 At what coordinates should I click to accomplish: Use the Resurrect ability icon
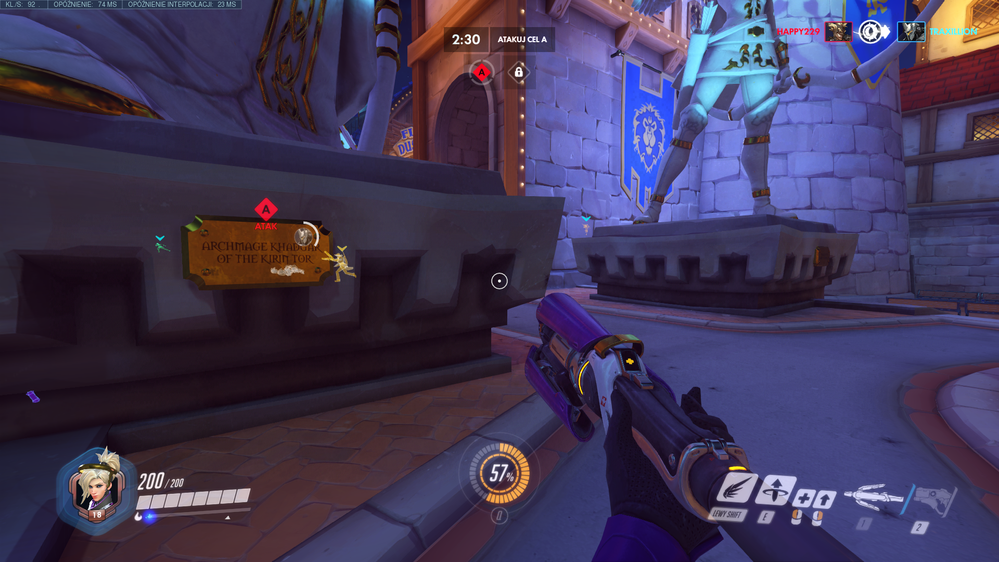tap(776, 490)
